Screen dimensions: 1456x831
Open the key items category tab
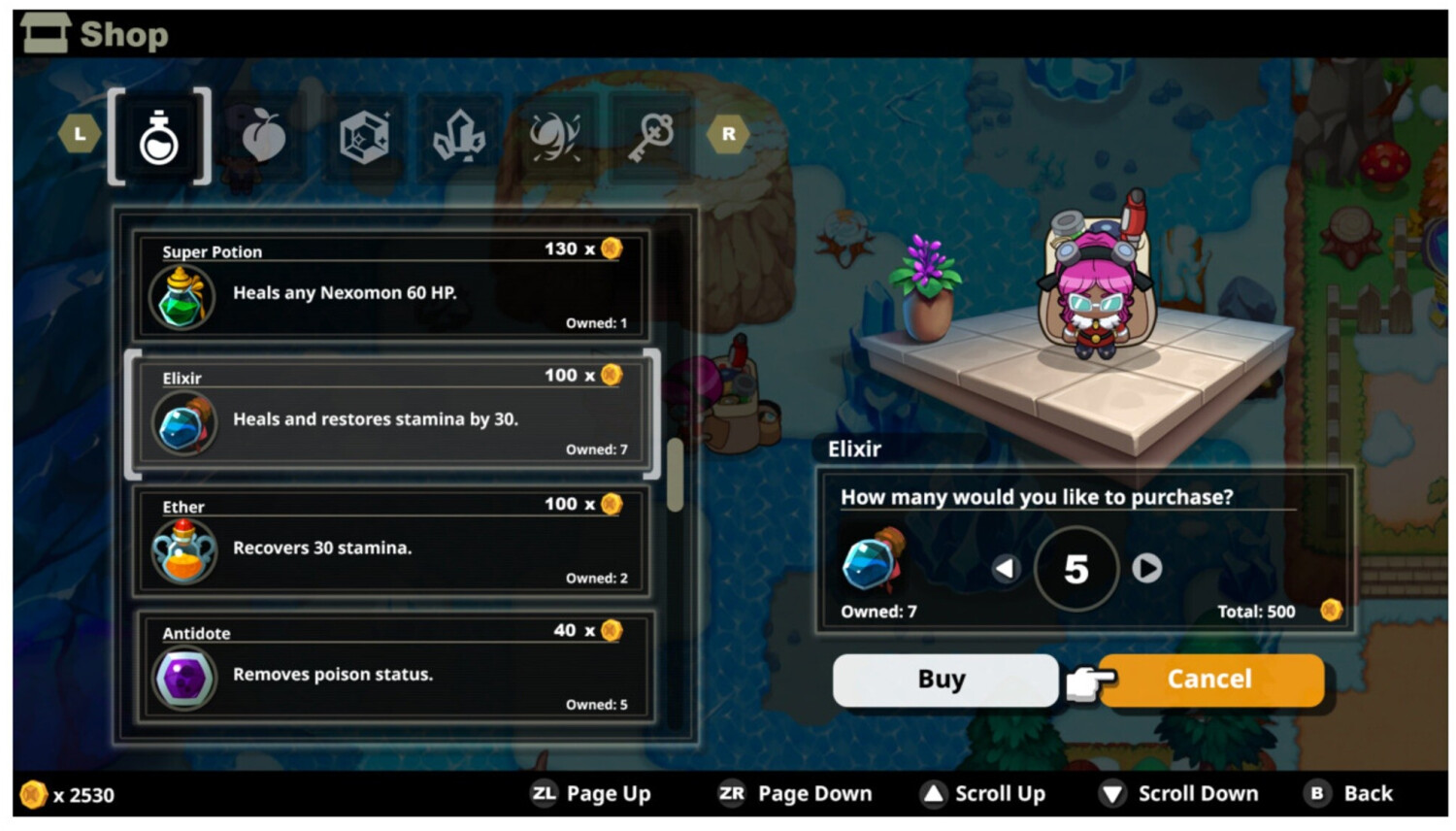click(x=650, y=137)
